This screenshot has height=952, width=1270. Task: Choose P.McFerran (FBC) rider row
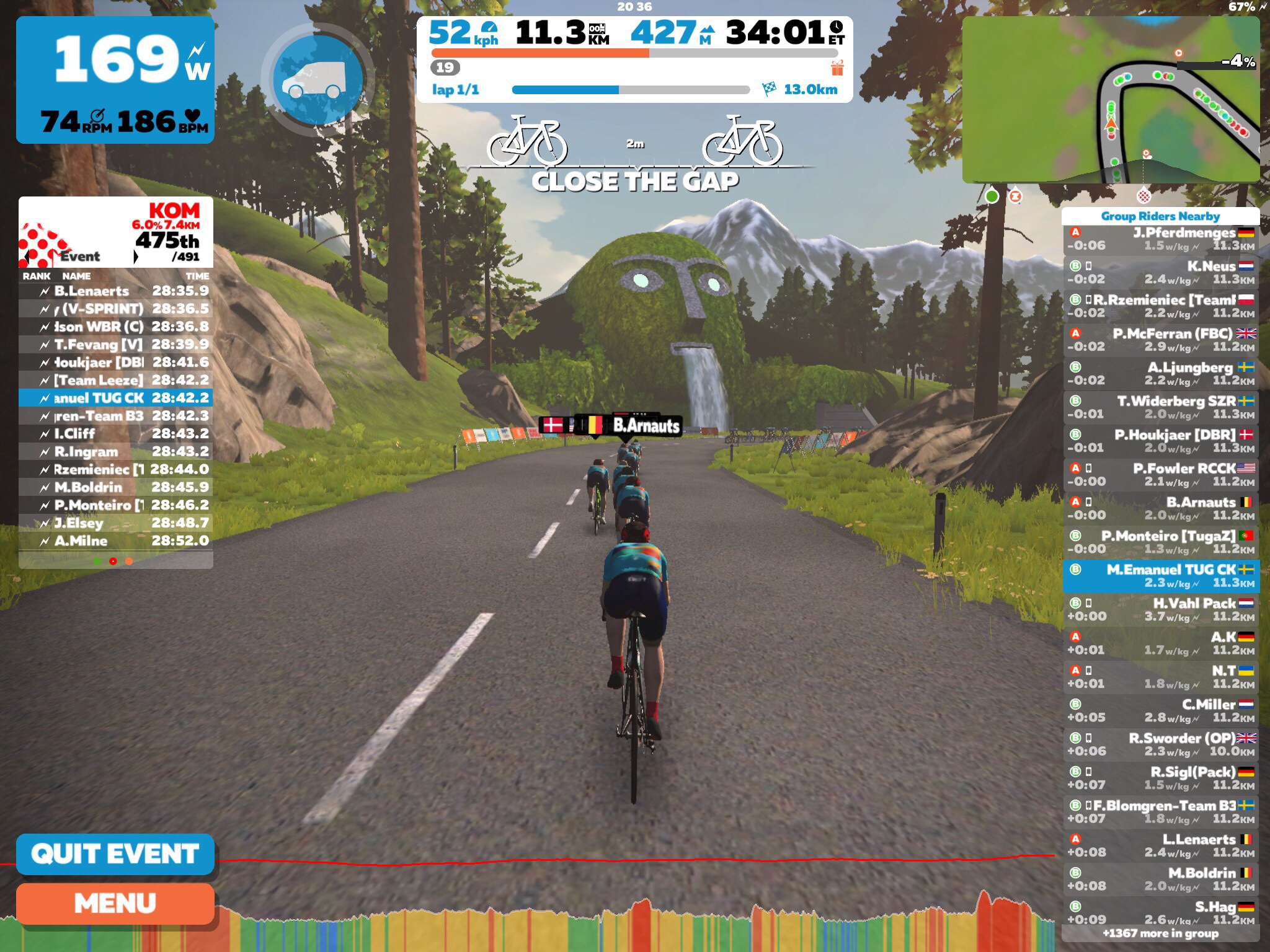click(x=1160, y=340)
